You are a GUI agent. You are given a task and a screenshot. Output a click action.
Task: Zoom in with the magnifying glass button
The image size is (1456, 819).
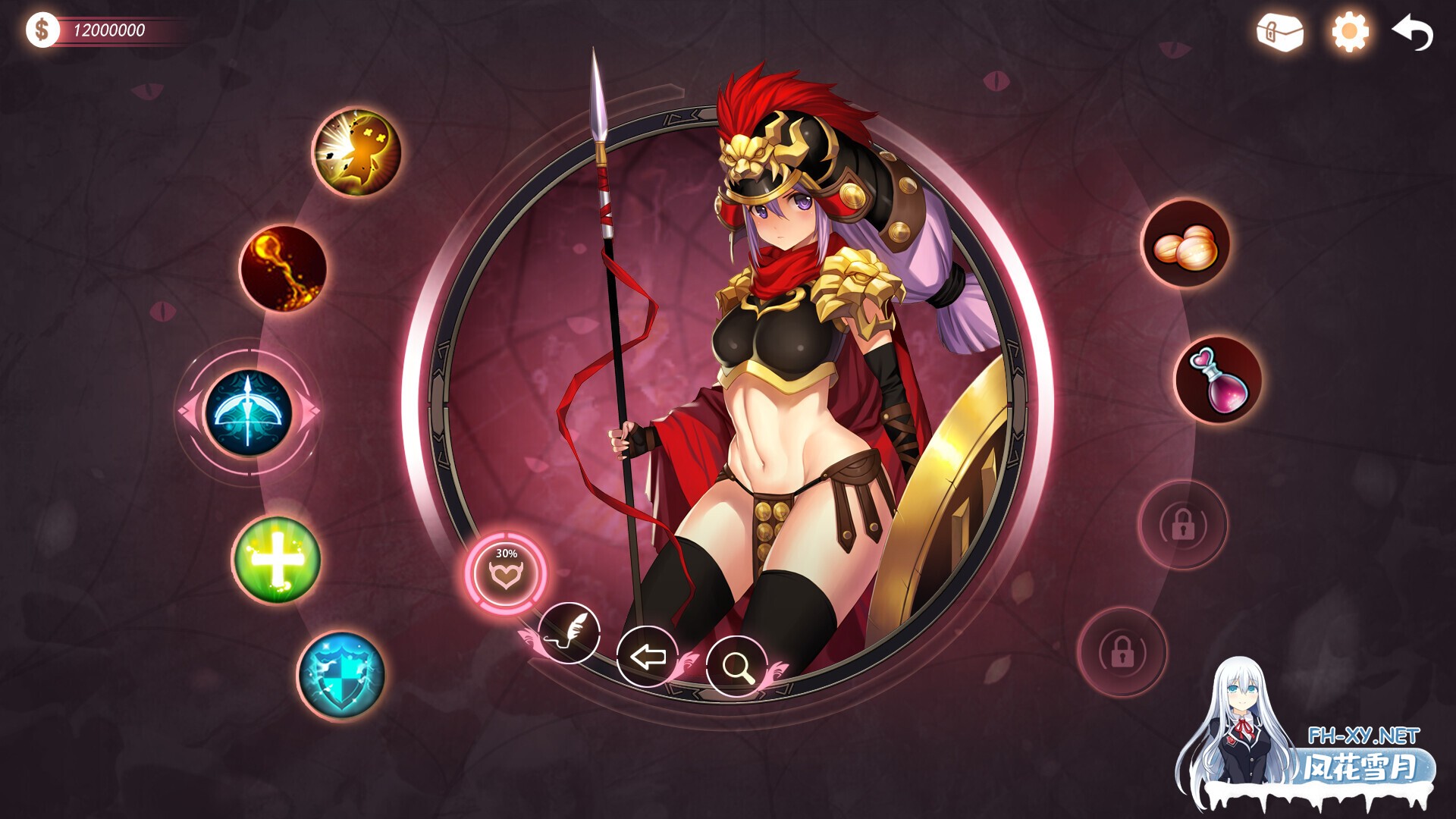tap(736, 666)
